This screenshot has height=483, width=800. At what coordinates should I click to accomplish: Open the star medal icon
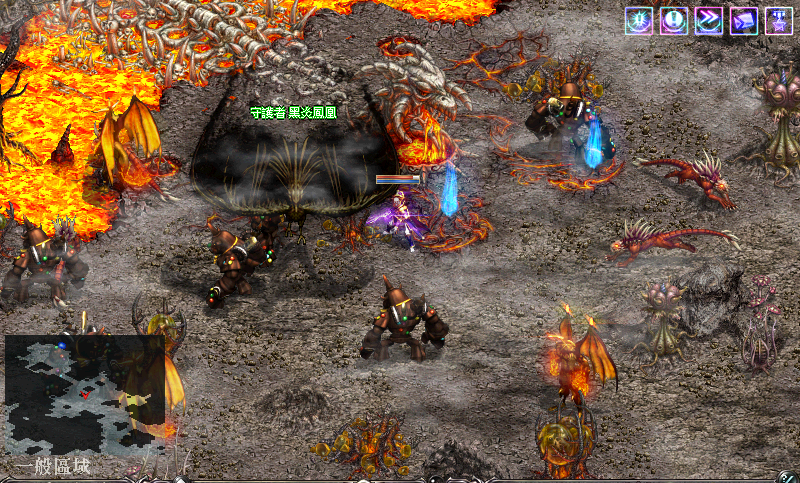pyautogui.click(x=779, y=21)
